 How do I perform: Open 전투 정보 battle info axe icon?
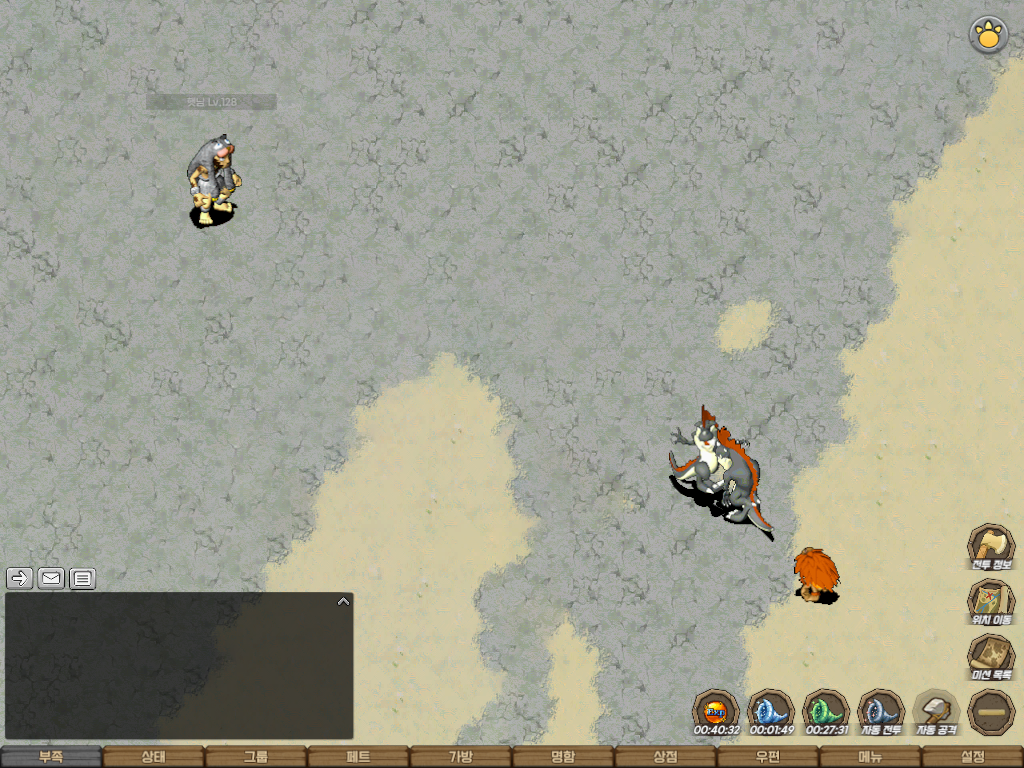pyautogui.click(x=990, y=547)
